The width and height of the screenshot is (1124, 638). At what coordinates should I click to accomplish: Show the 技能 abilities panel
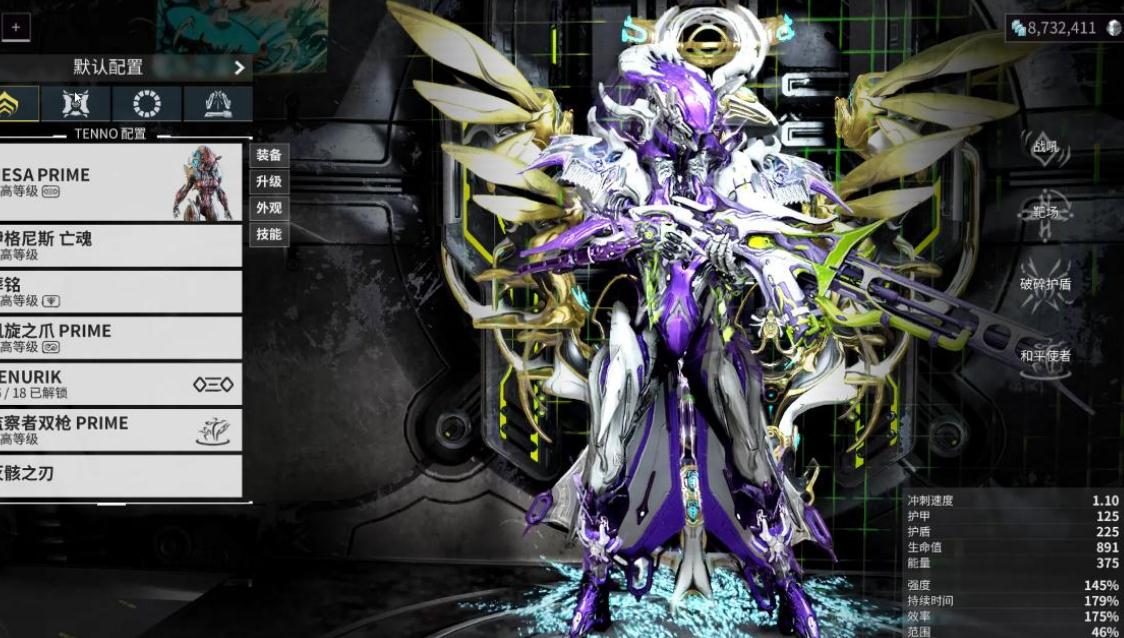pyautogui.click(x=268, y=234)
